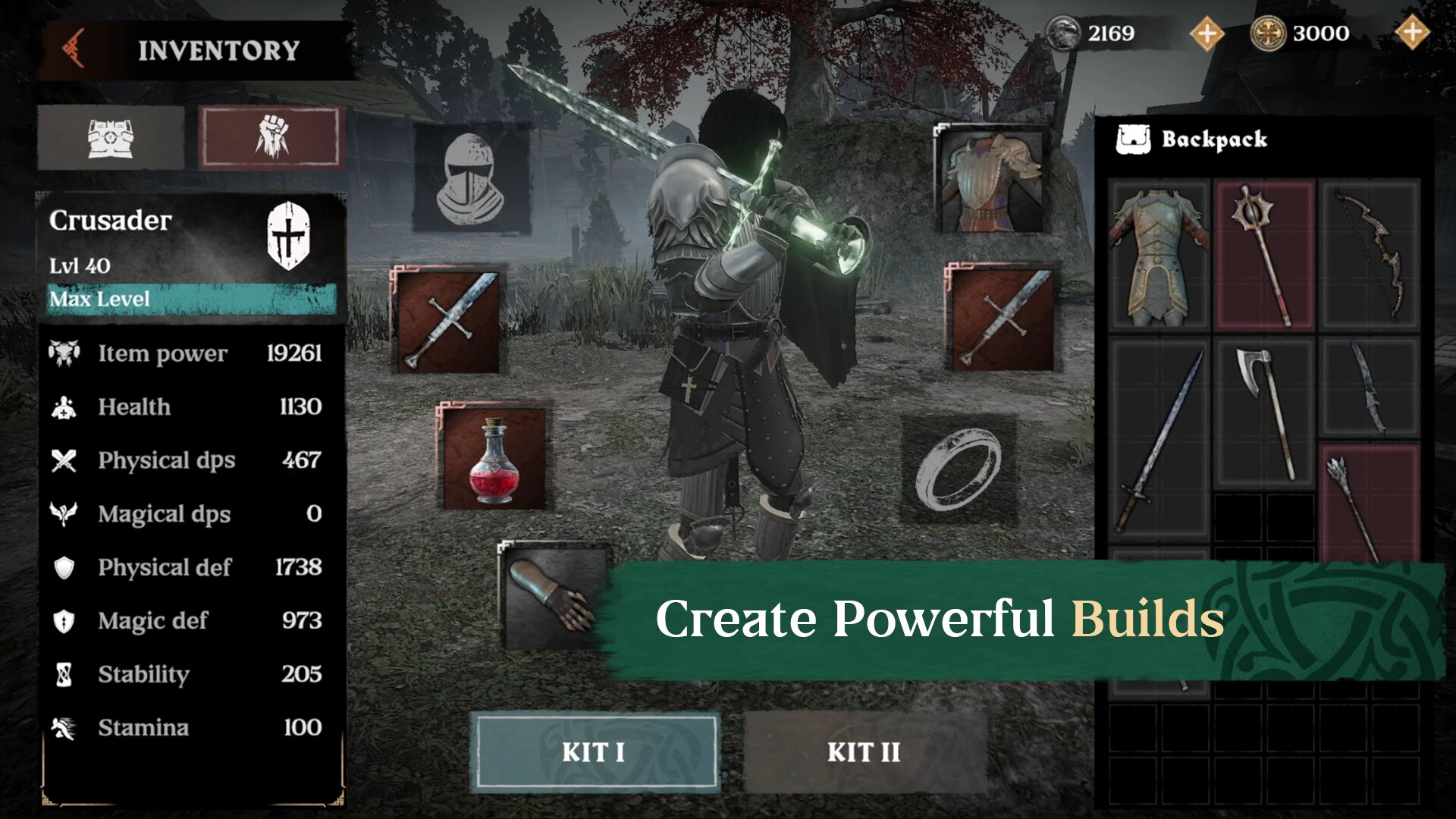Pick the teal chest armor in backpack
The width and height of the screenshot is (1456, 819).
(1159, 256)
